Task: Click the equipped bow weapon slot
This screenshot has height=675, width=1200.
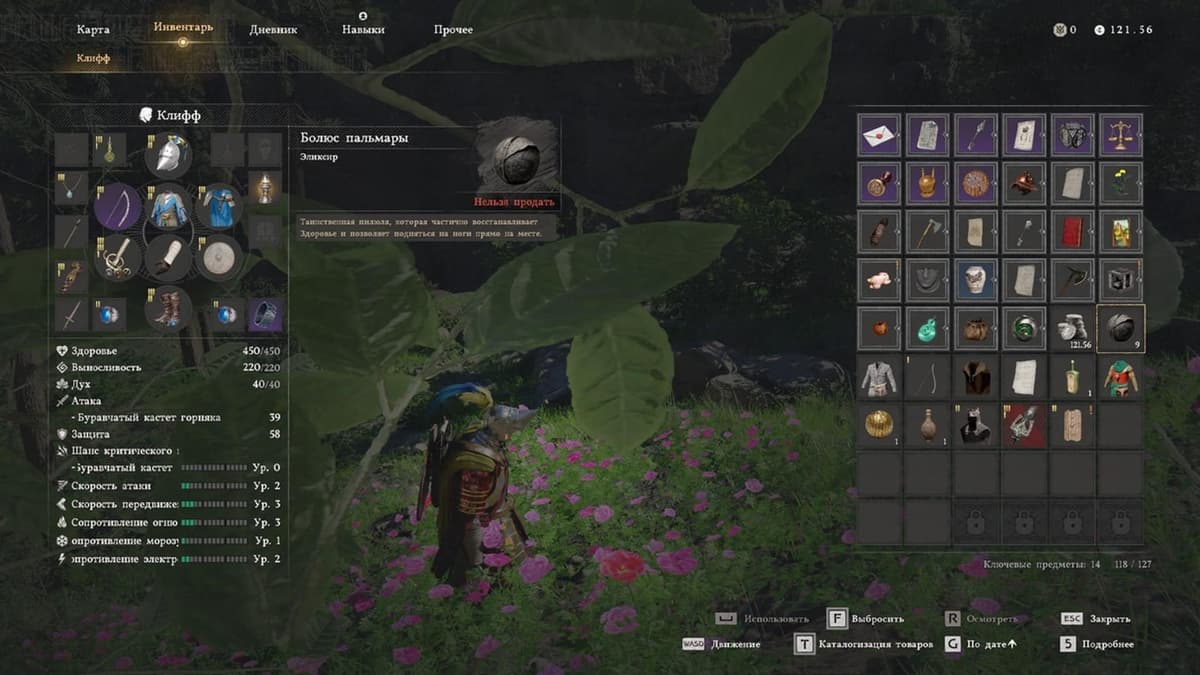Action: tap(118, 207)
